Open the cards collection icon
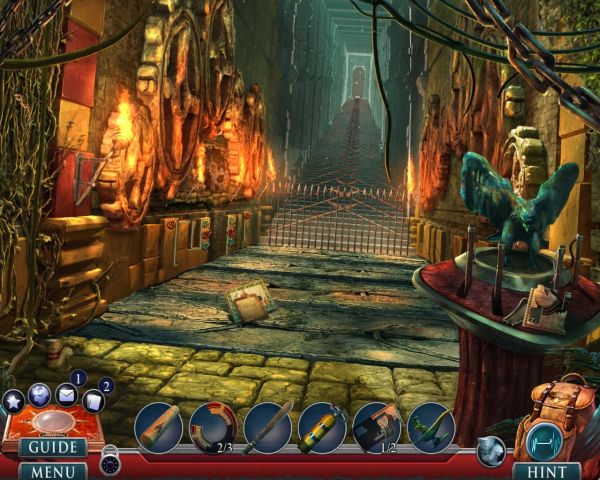 click(93, 401)
